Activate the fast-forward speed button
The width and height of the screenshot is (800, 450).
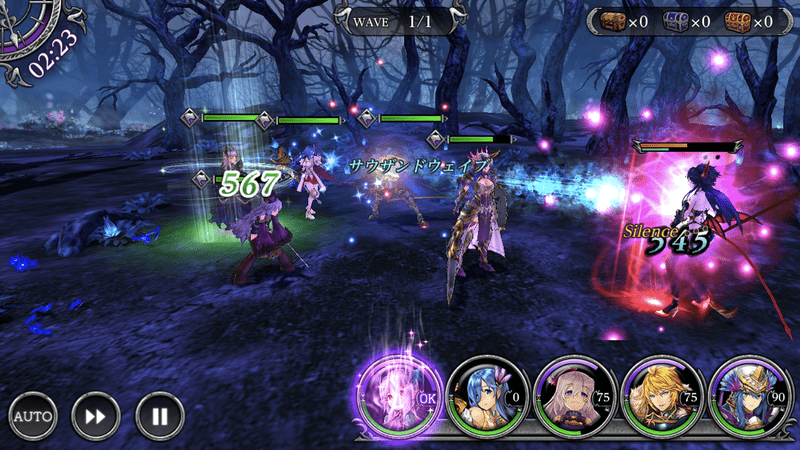click(96, 414)
